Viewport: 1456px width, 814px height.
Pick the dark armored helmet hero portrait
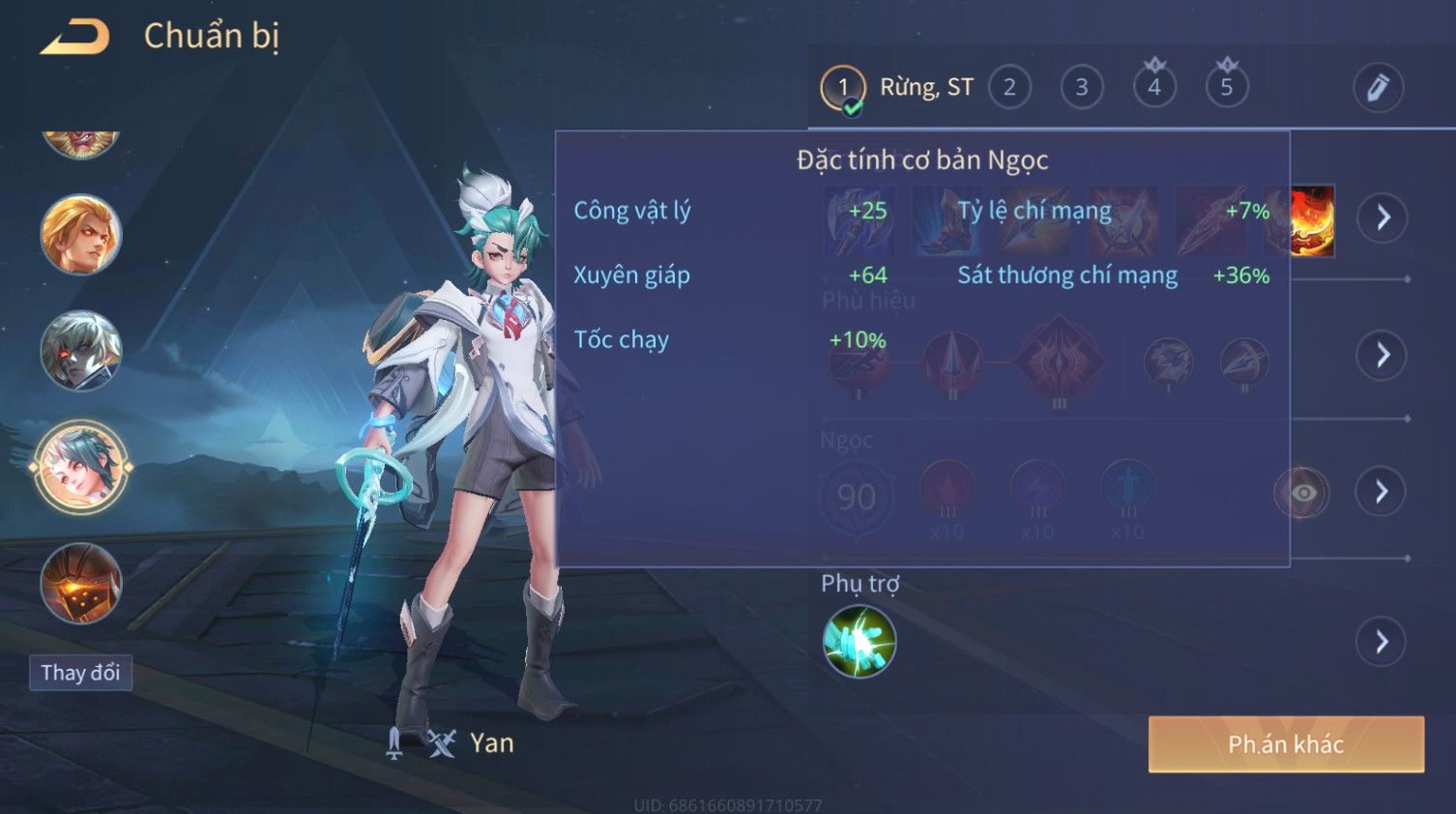click(81, 583)
